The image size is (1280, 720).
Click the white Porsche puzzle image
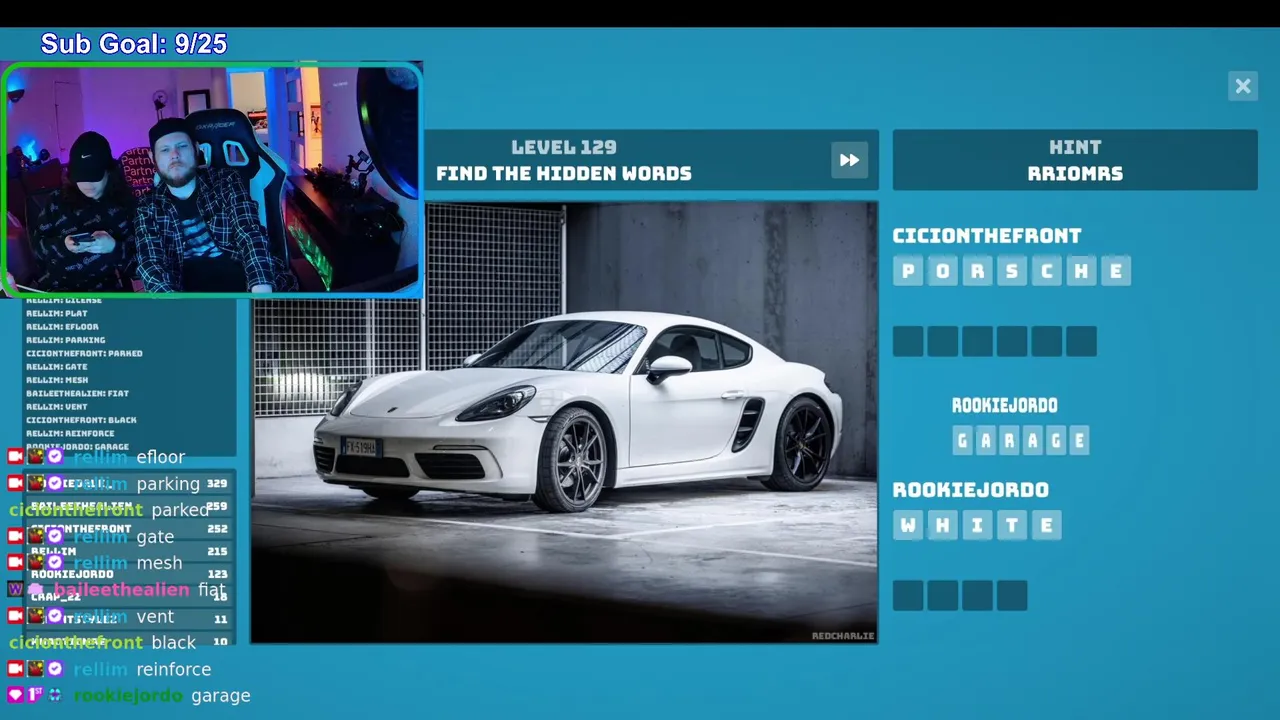[x=564, y=422]
